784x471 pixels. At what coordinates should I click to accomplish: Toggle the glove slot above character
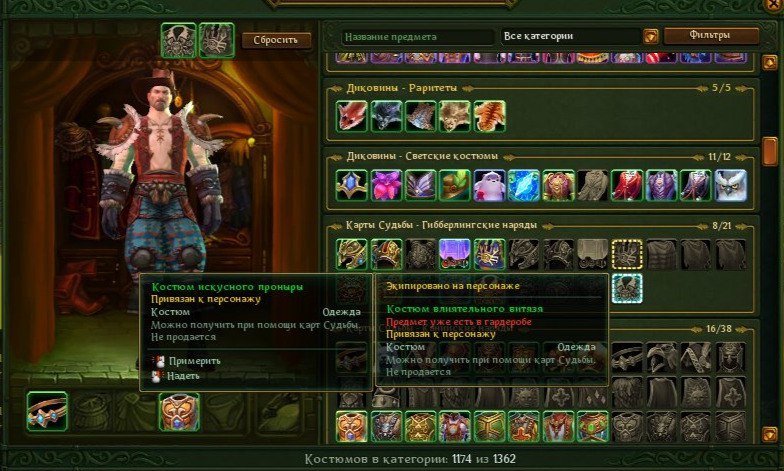click(216, 40)
